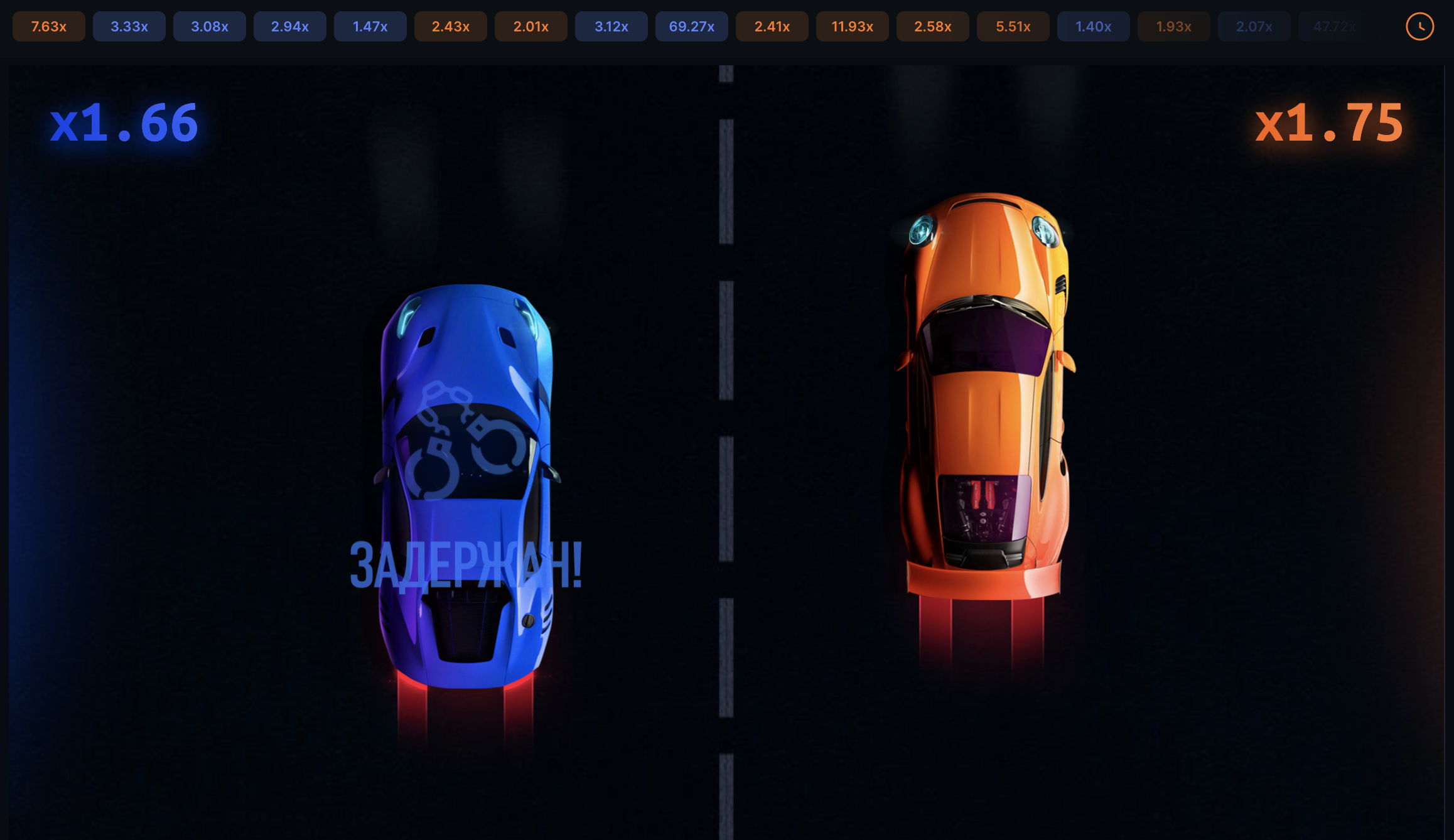The image size is (1454, 840).
Task: Open the 2.94x history entry
Action: pos(290,26)
